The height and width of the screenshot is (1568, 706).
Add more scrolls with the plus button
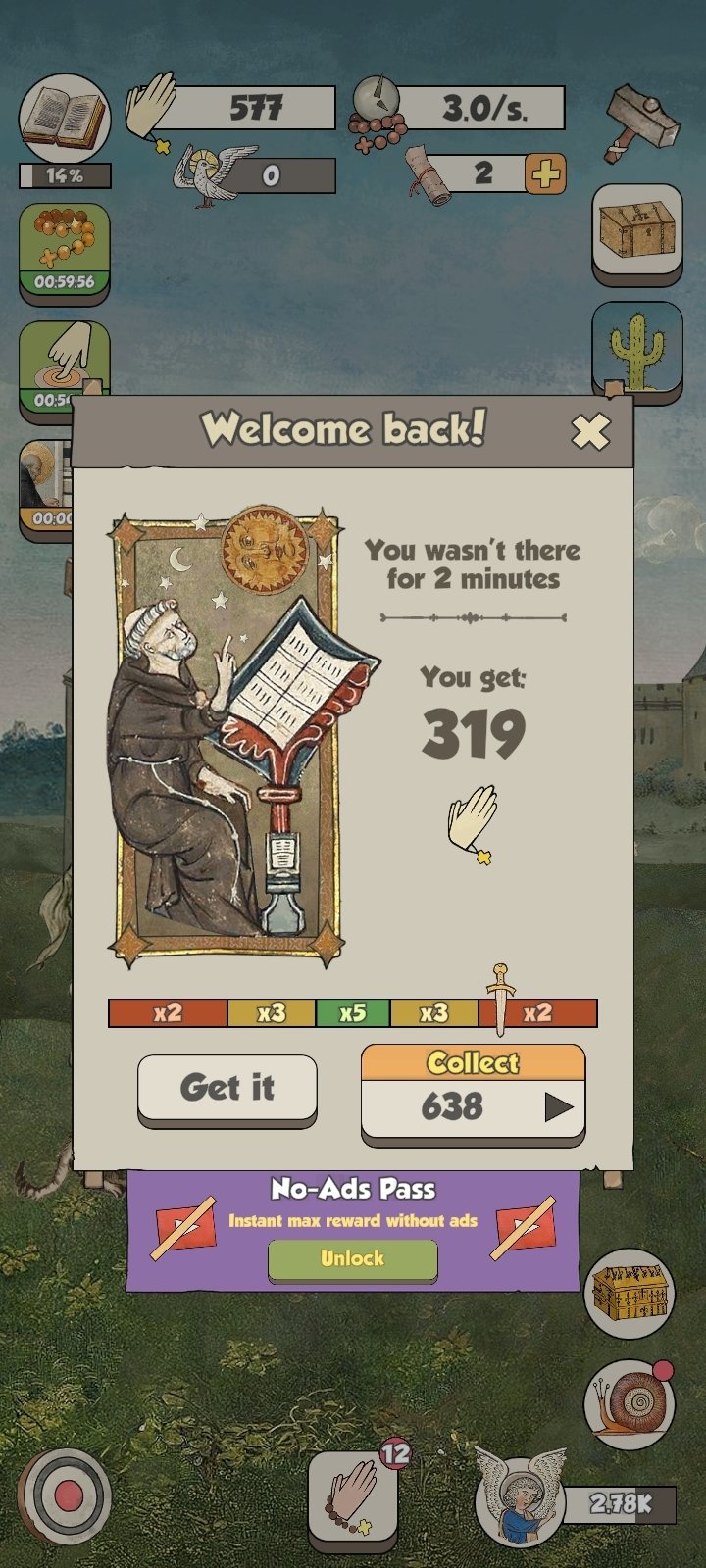(546, 174)
